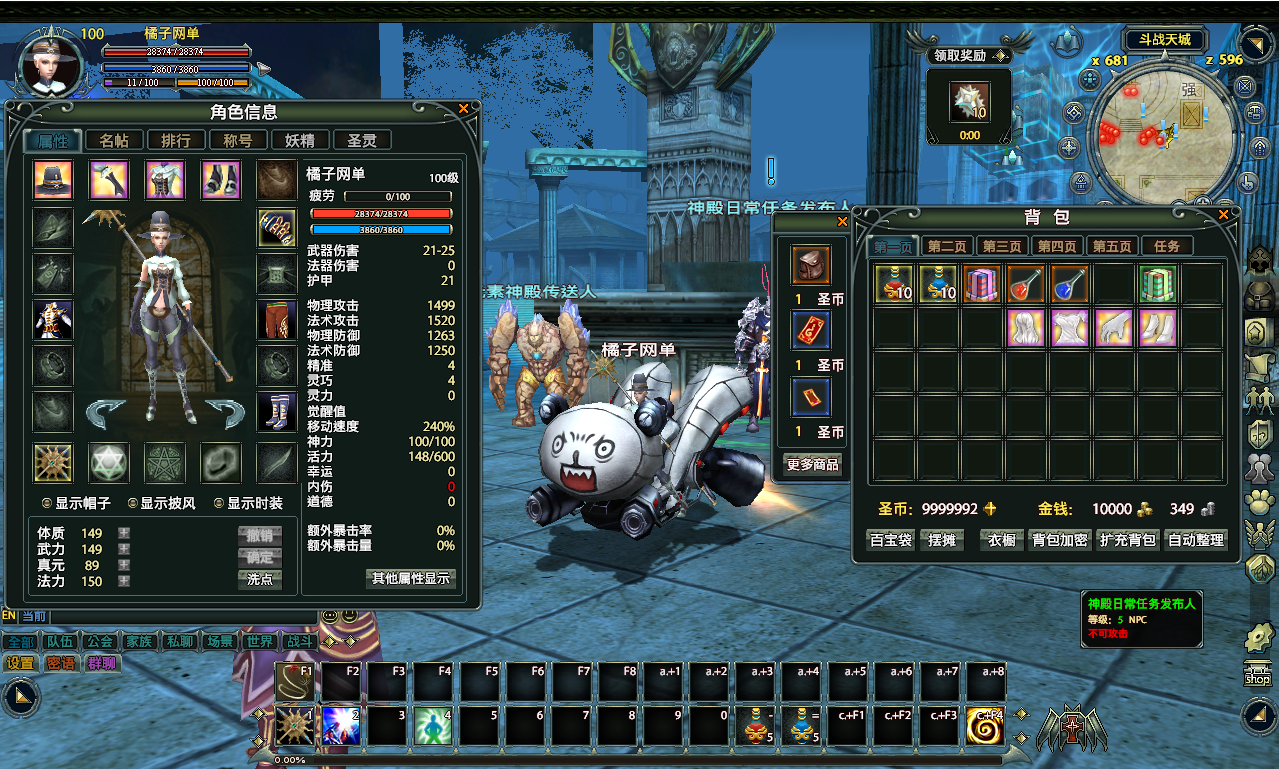The height and width of the screenshot is (769, 1279).
Task: Close the 背包 bag window
Action: [1223, 214]
